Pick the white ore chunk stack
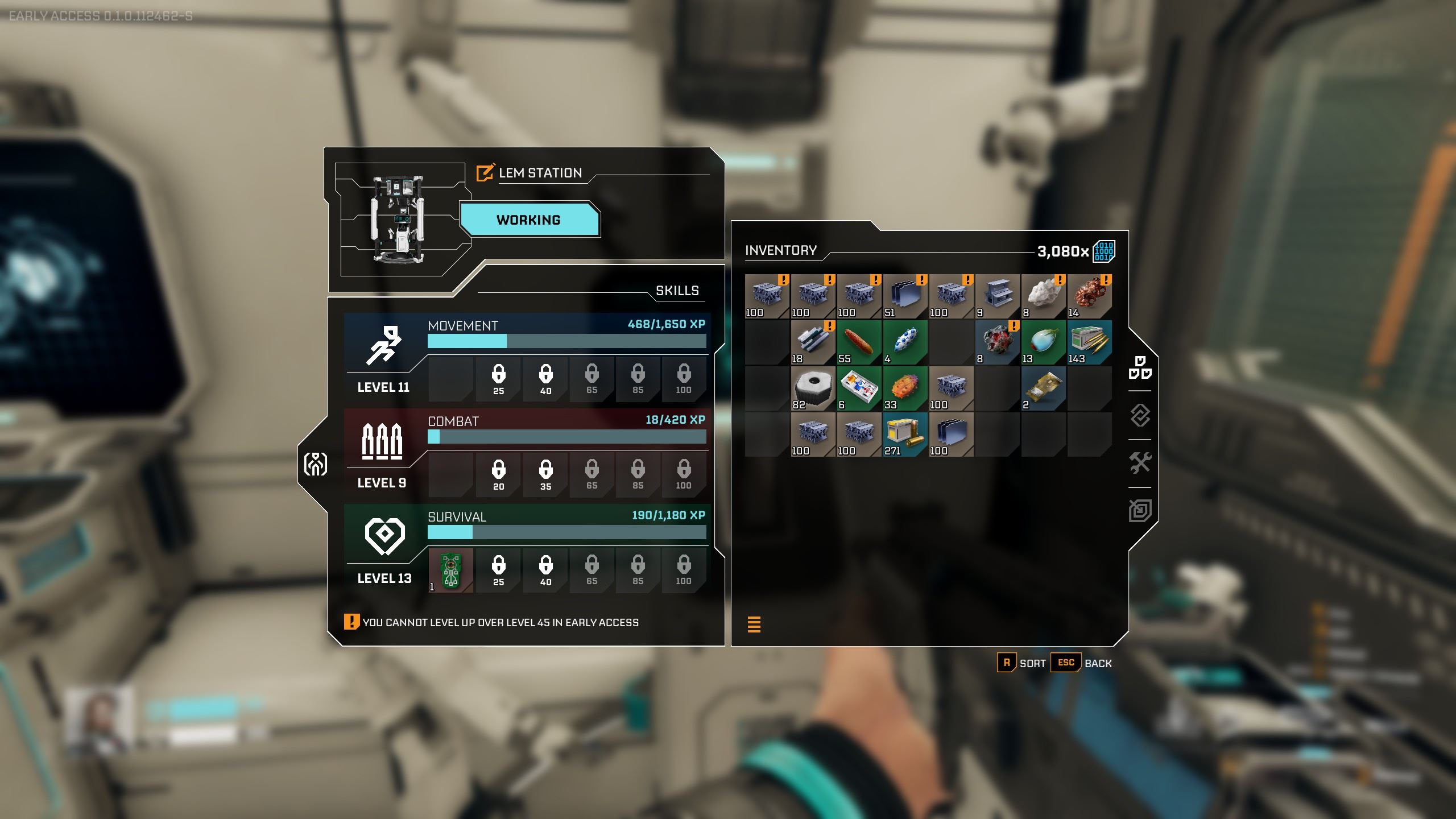 click(1043, 296)
